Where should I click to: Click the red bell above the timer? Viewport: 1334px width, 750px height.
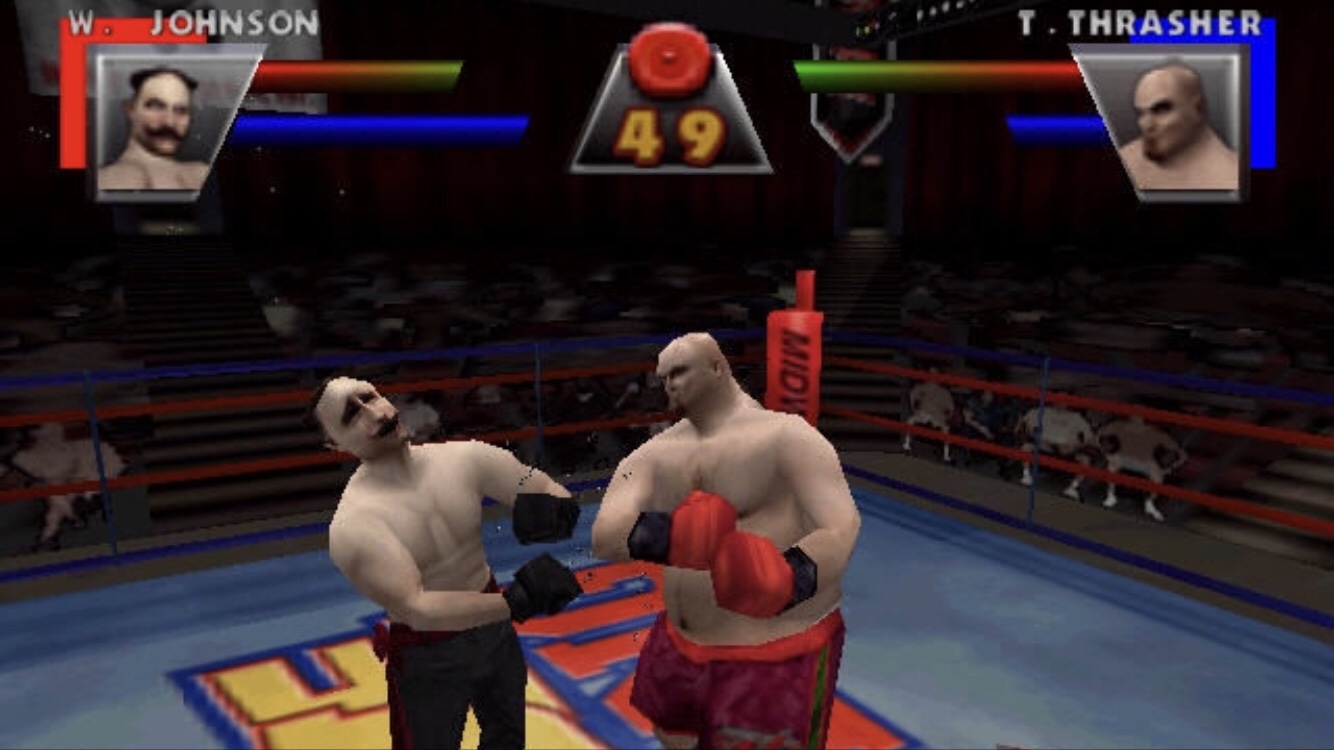[x=670, y=58]
